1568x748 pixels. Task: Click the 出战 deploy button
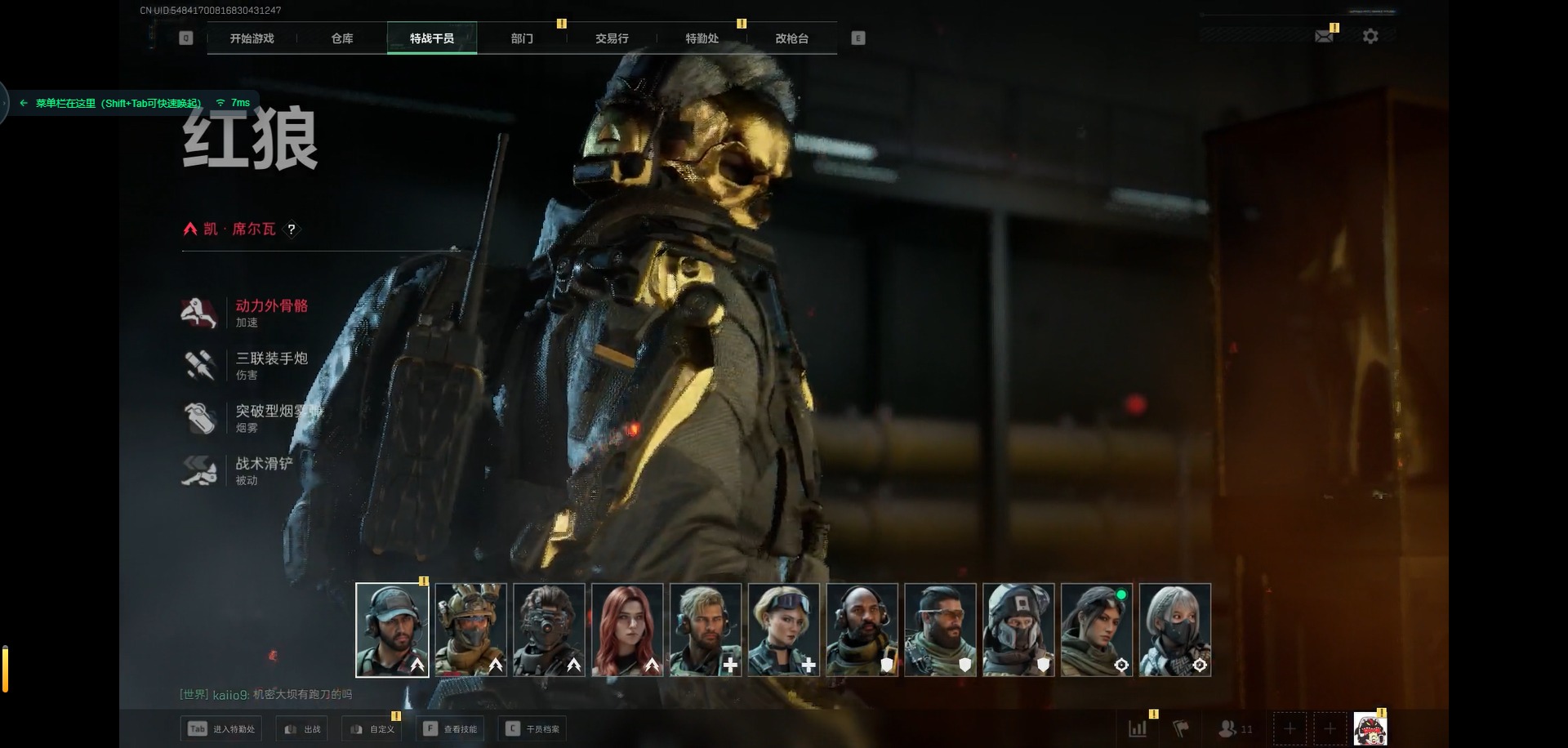coord(302,729)
